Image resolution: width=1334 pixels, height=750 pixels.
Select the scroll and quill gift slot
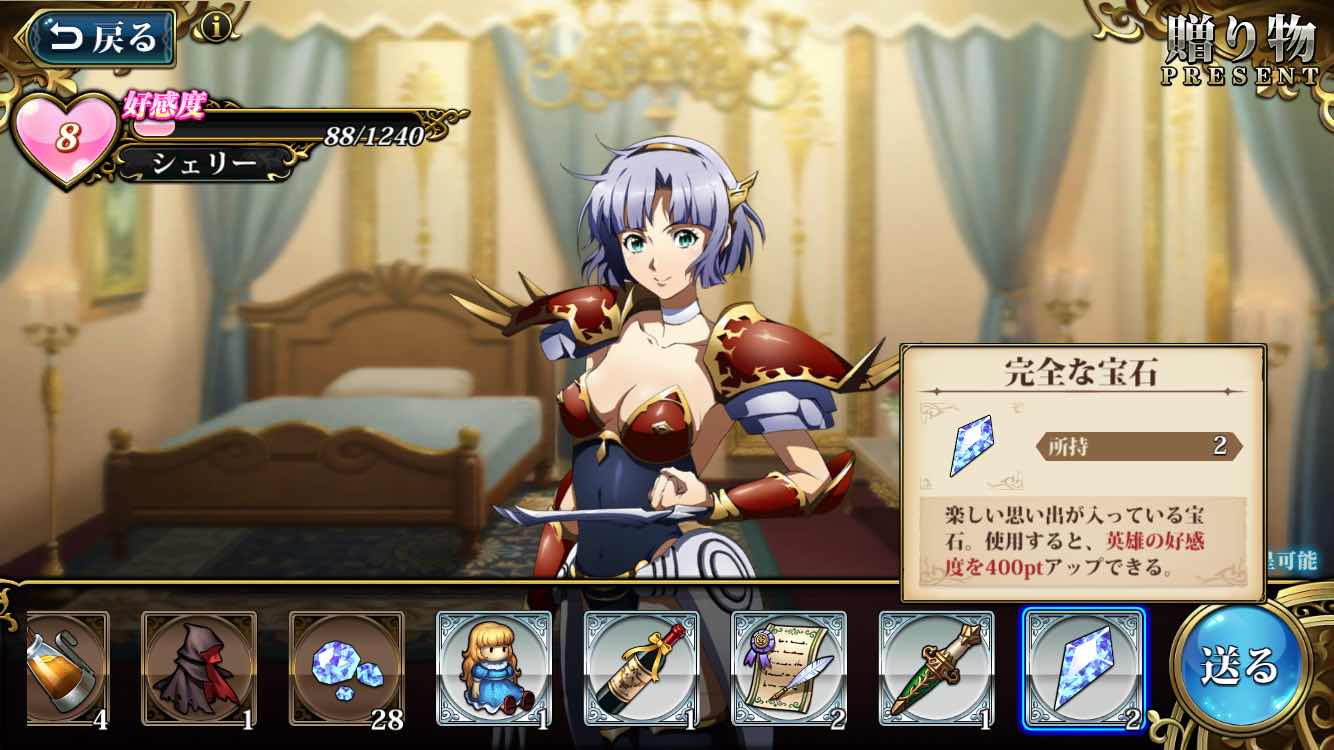click(x=789, y=667)
